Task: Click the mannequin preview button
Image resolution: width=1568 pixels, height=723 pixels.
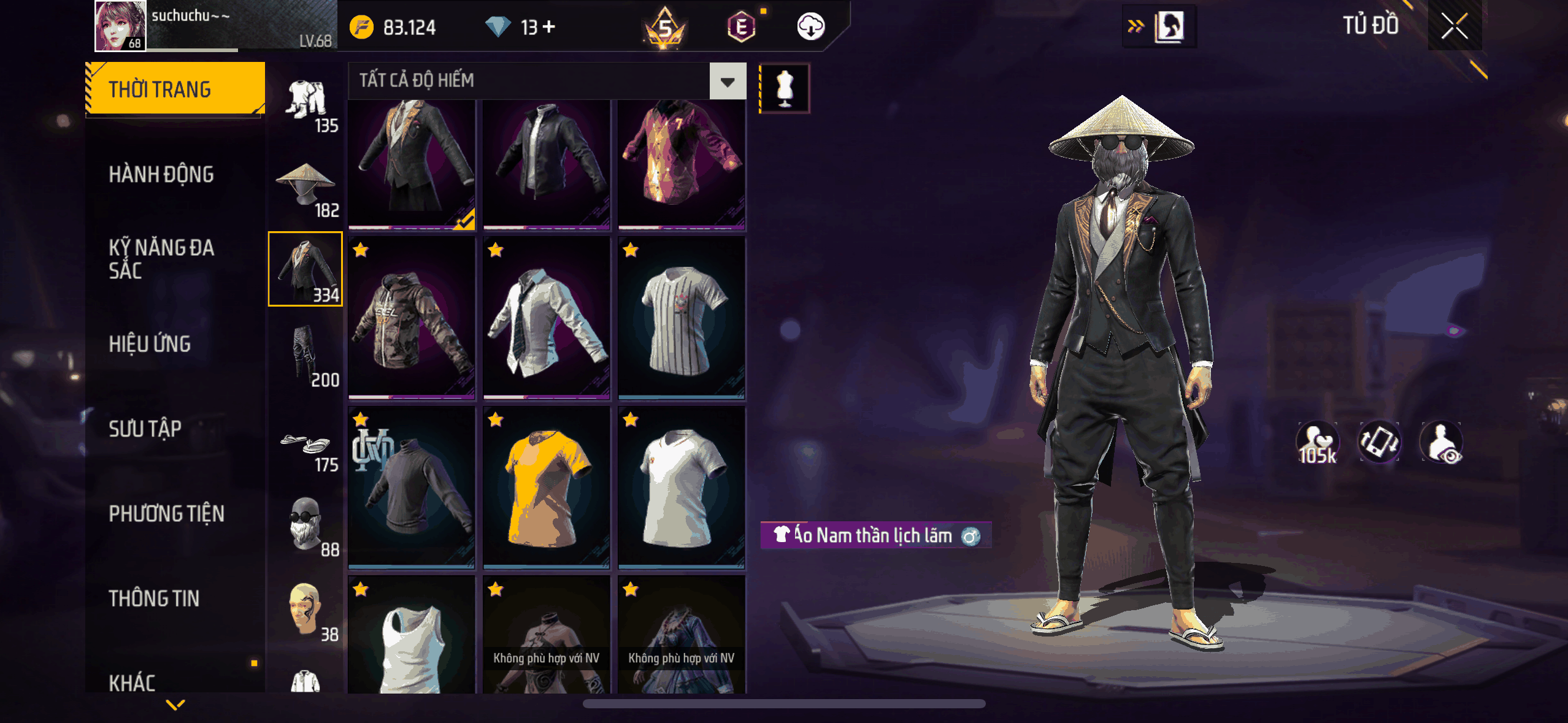Action: pos(785,88)
